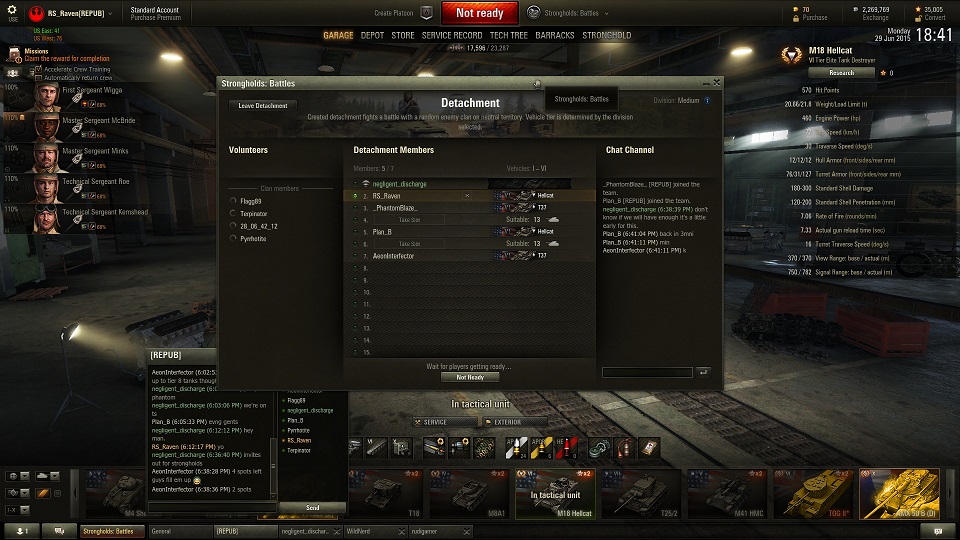Open the Research button for M18 Hellcat
The width and height of the screenshot is (960, 540).
click(x=841, y=72)
